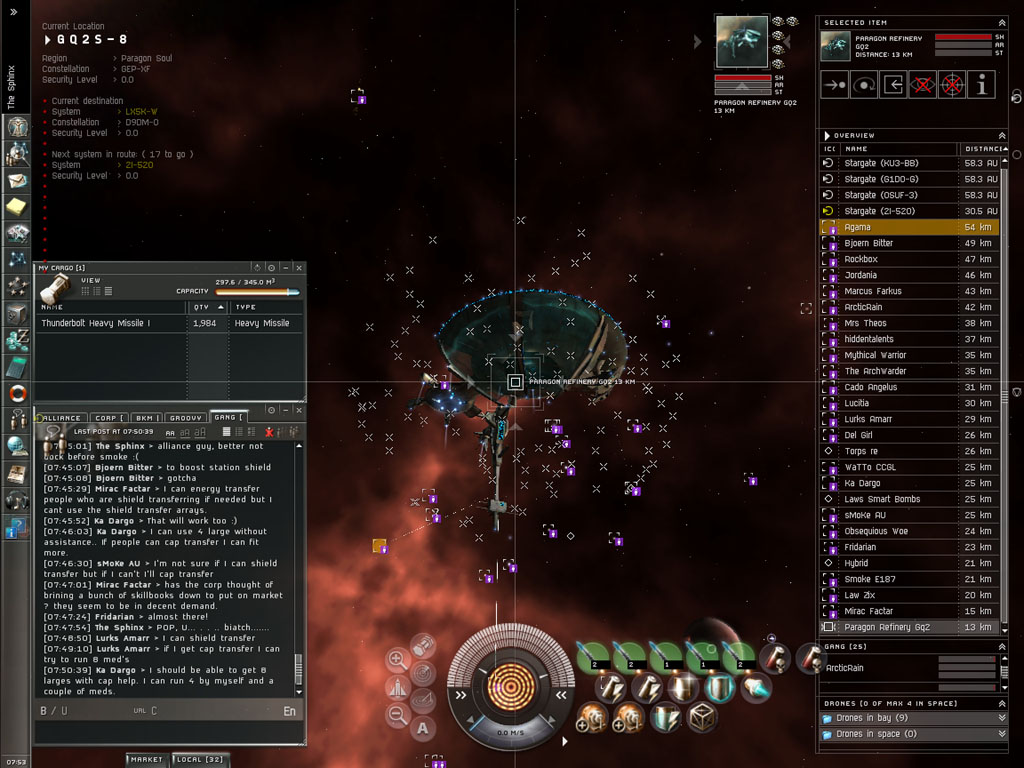Click the Name column header in overview

[895, 148]
